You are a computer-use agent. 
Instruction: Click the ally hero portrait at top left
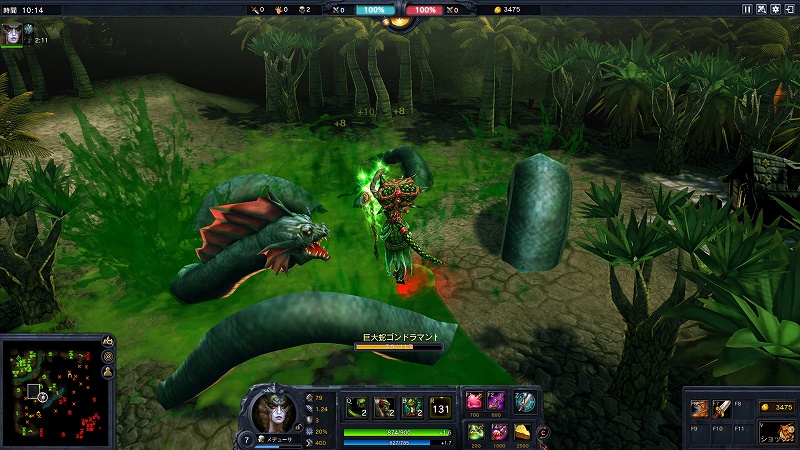click(x=12, y=33)
